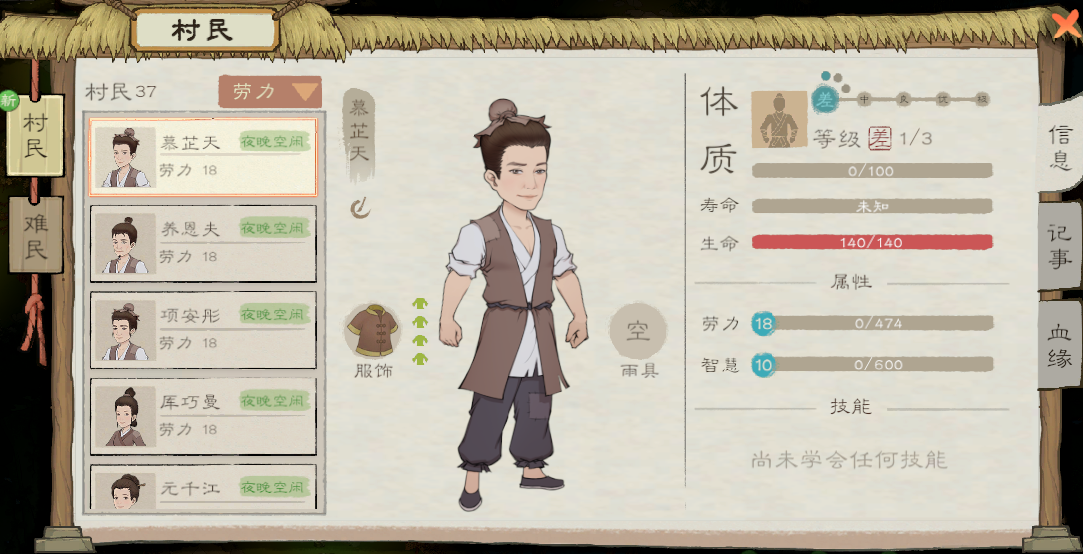
Task: Show the 血缘 kinship tab
Action: [1060, 345]
